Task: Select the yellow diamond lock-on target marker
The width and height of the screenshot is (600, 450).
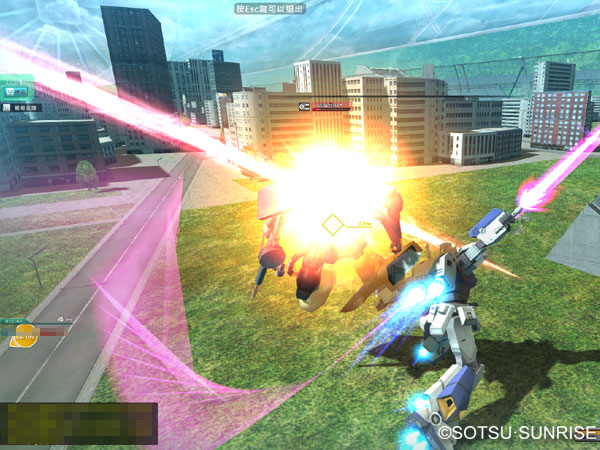Action: click(333, 225)
